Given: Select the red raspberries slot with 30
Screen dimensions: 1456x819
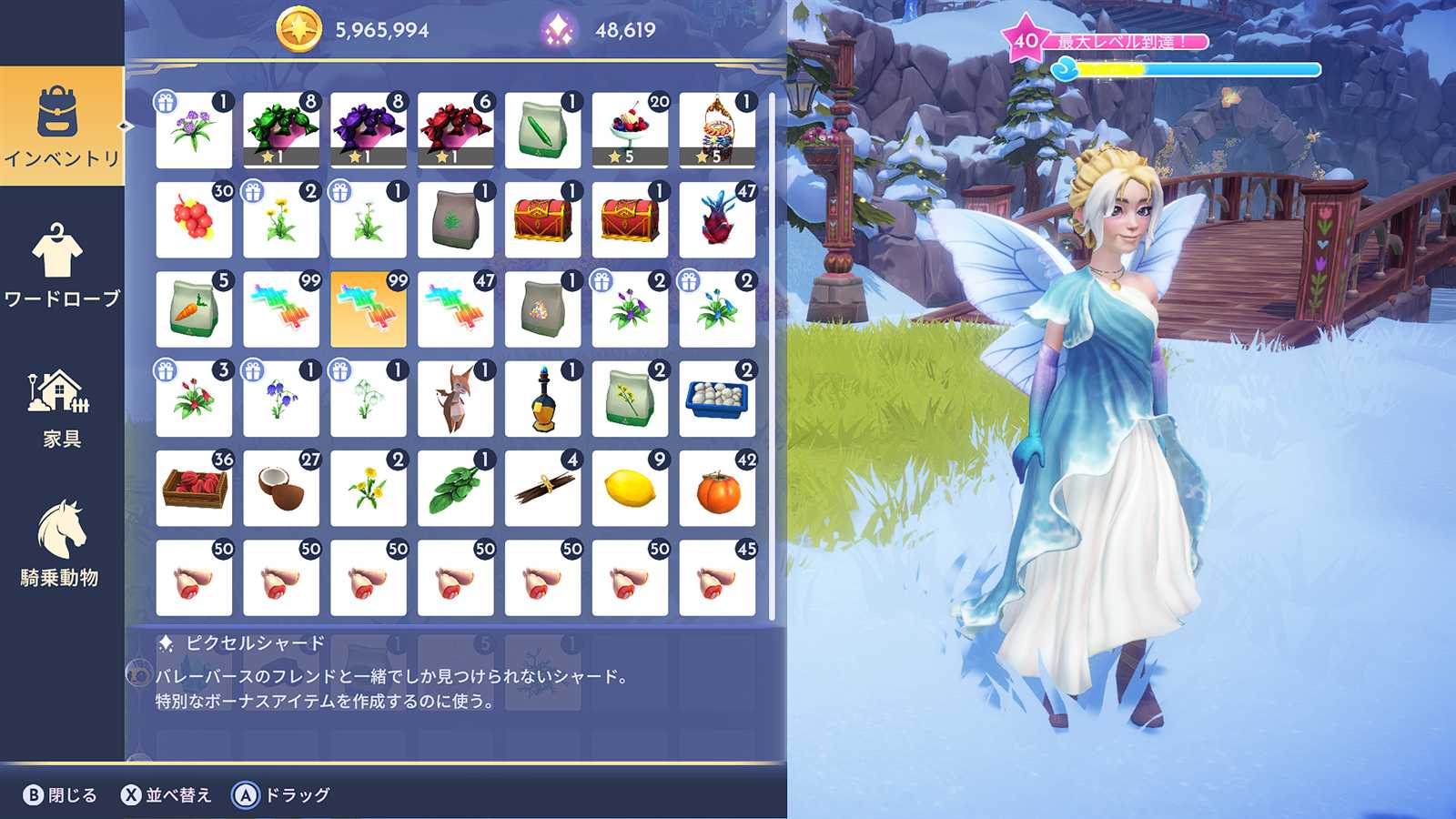Looking at the screenshot, I should (x=194, y=220).
